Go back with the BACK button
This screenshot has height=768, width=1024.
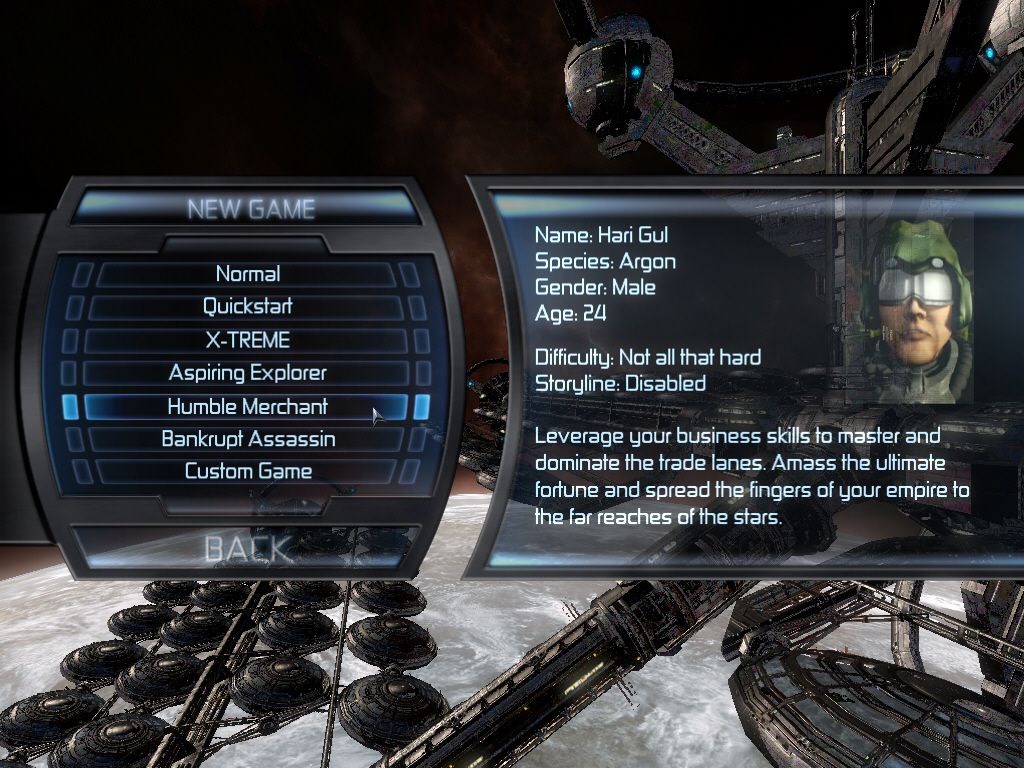248,547
